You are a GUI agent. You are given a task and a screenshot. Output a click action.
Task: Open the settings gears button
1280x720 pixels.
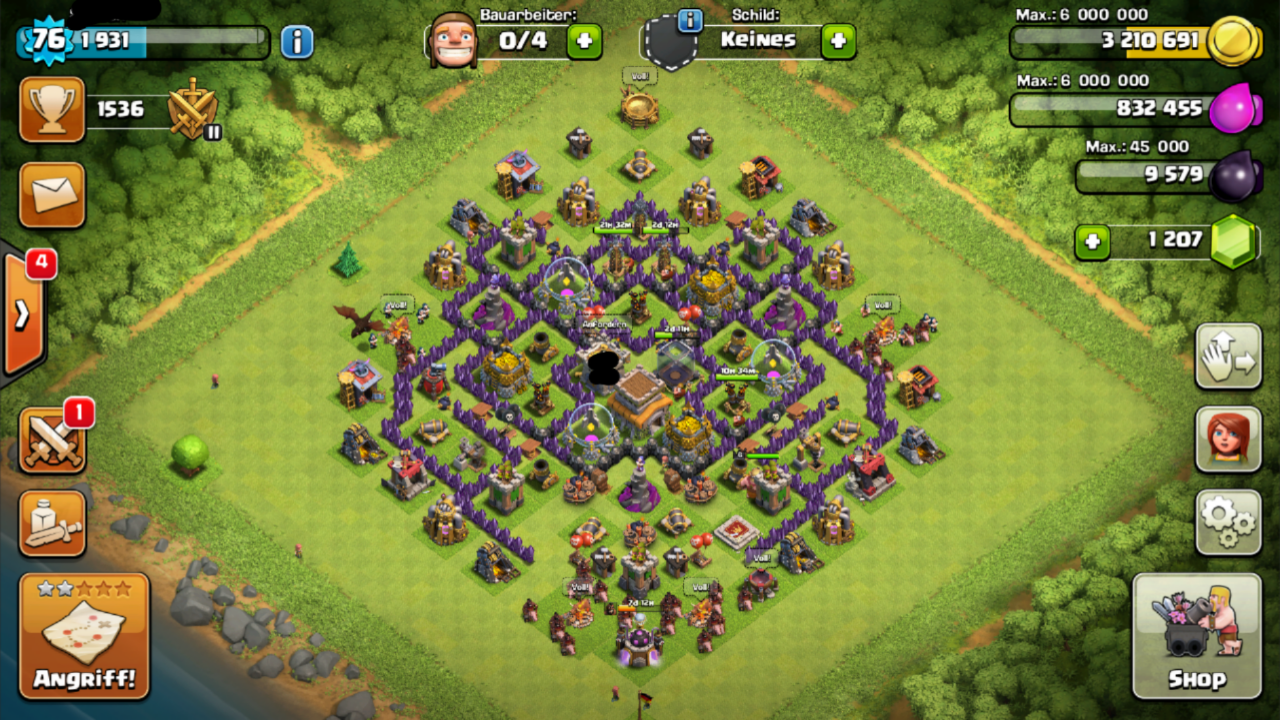[x=1228, y=522]
